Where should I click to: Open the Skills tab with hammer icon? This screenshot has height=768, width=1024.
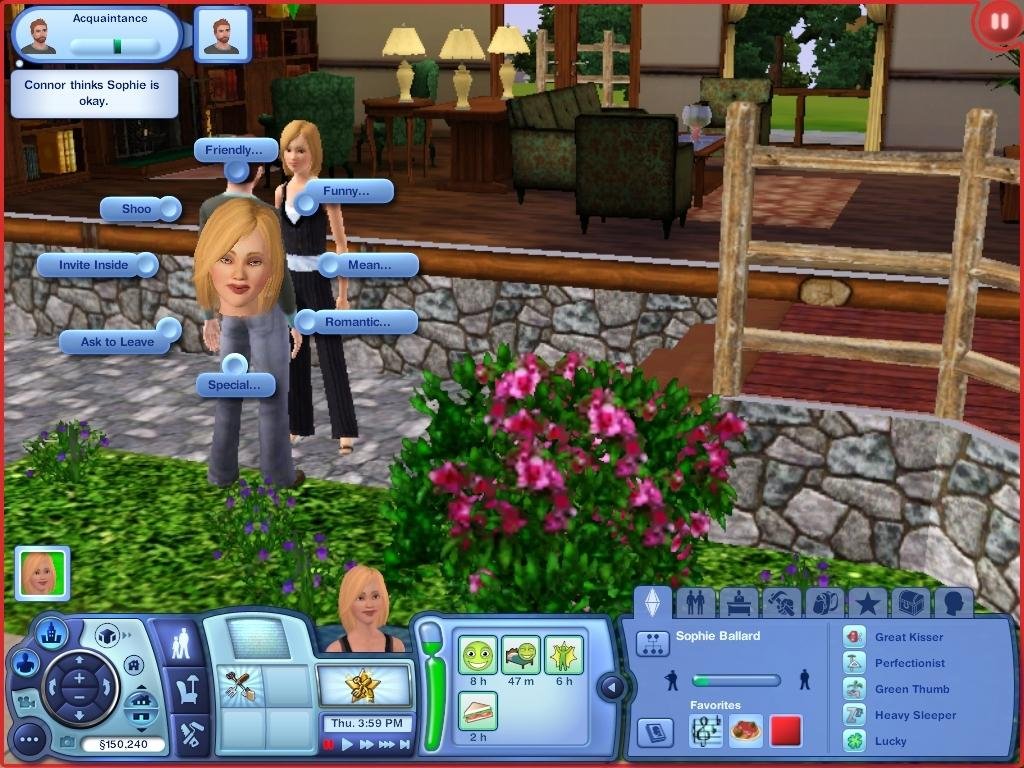coord(781,602)
